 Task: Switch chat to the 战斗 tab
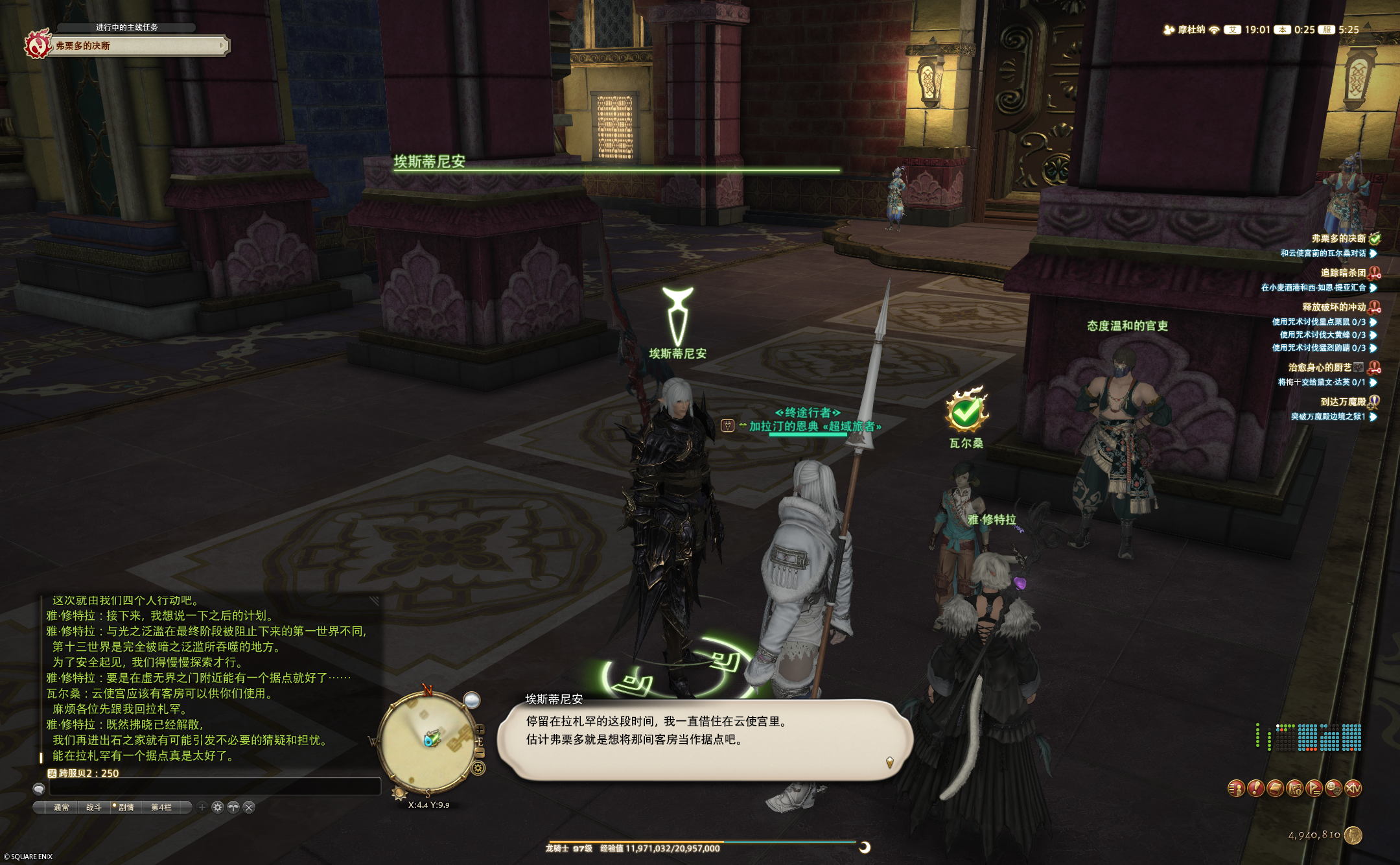point(94,807)
